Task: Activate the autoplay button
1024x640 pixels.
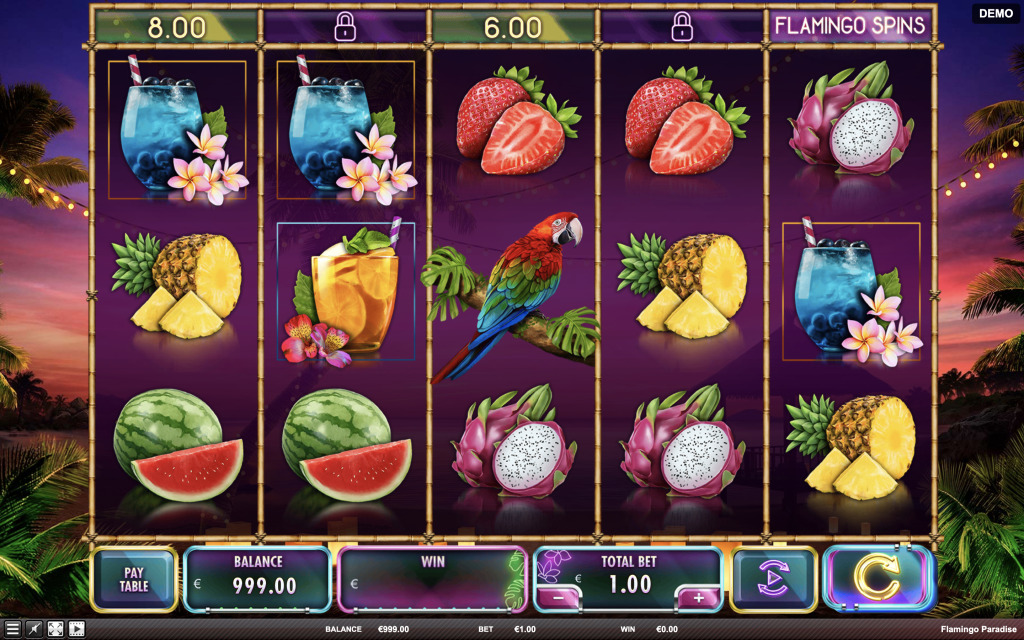Action: pyautogui.click(x=773, y=580)
